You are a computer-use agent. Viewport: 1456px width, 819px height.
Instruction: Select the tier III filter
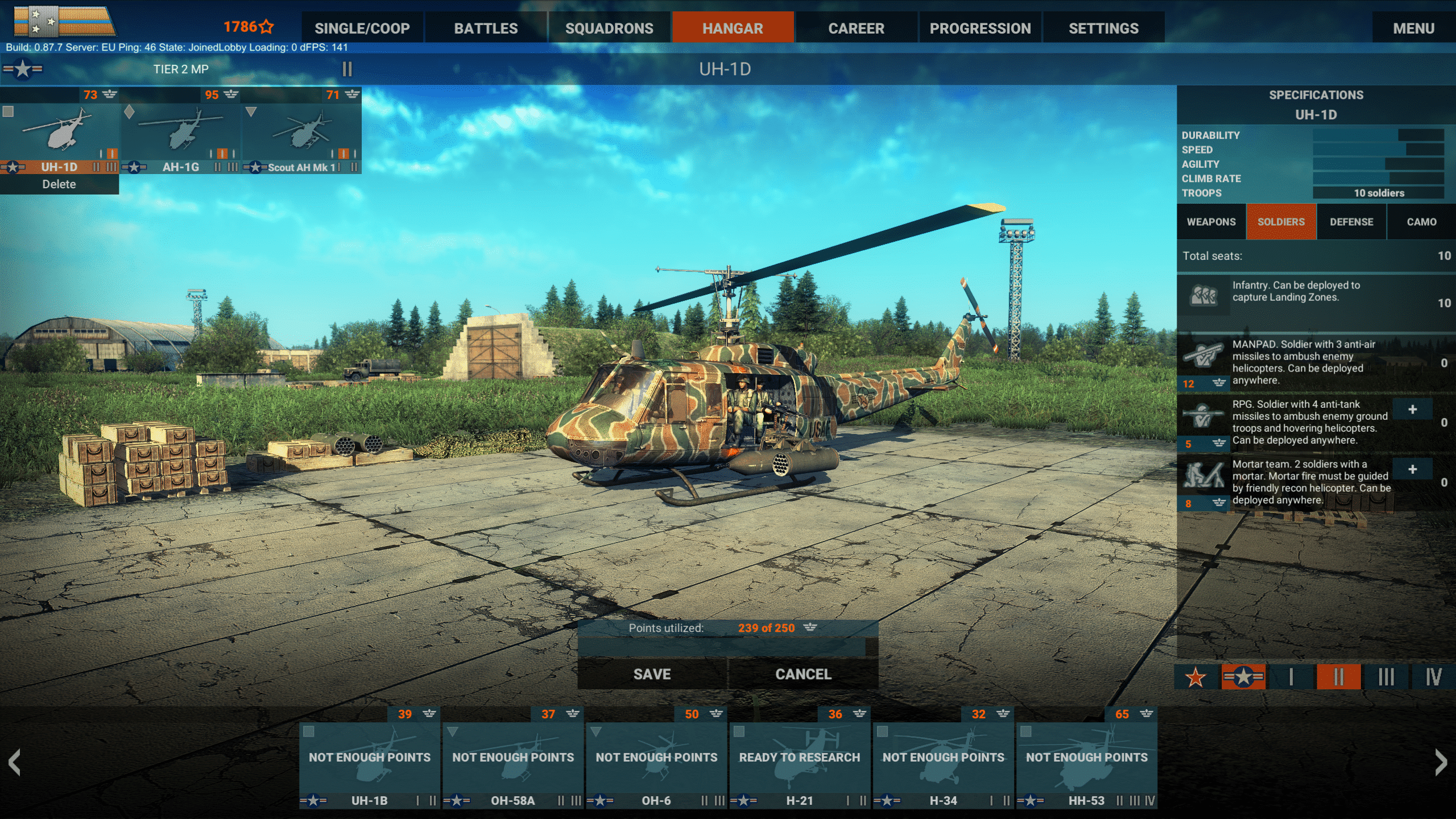(1386, 677)
